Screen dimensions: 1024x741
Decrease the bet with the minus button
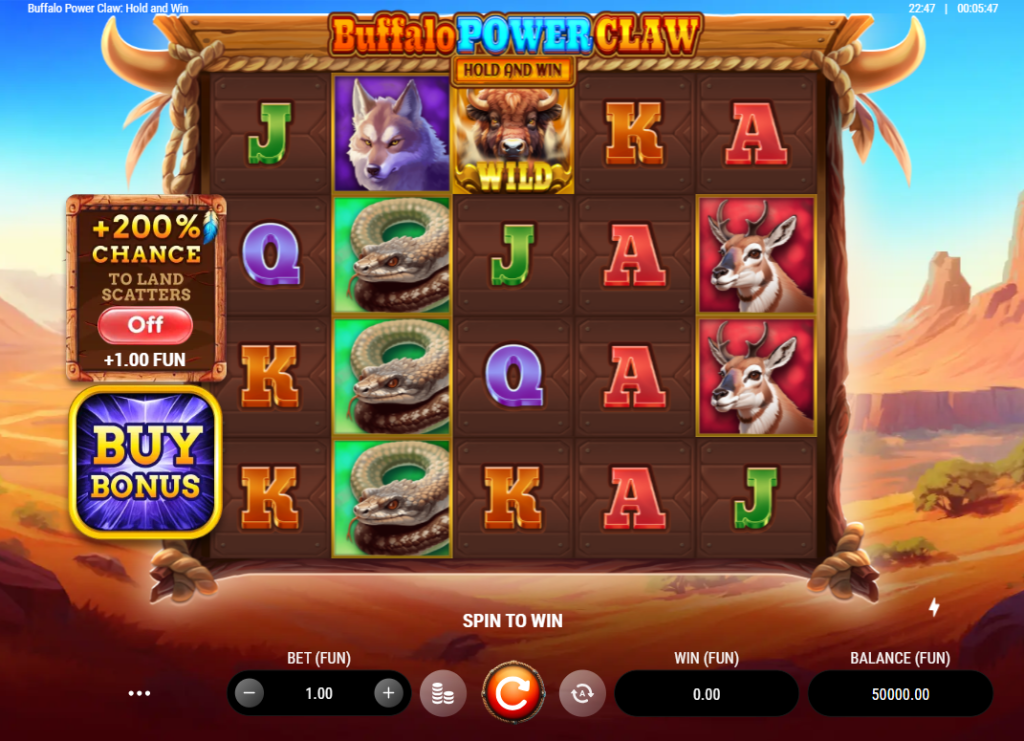(250, 693)
